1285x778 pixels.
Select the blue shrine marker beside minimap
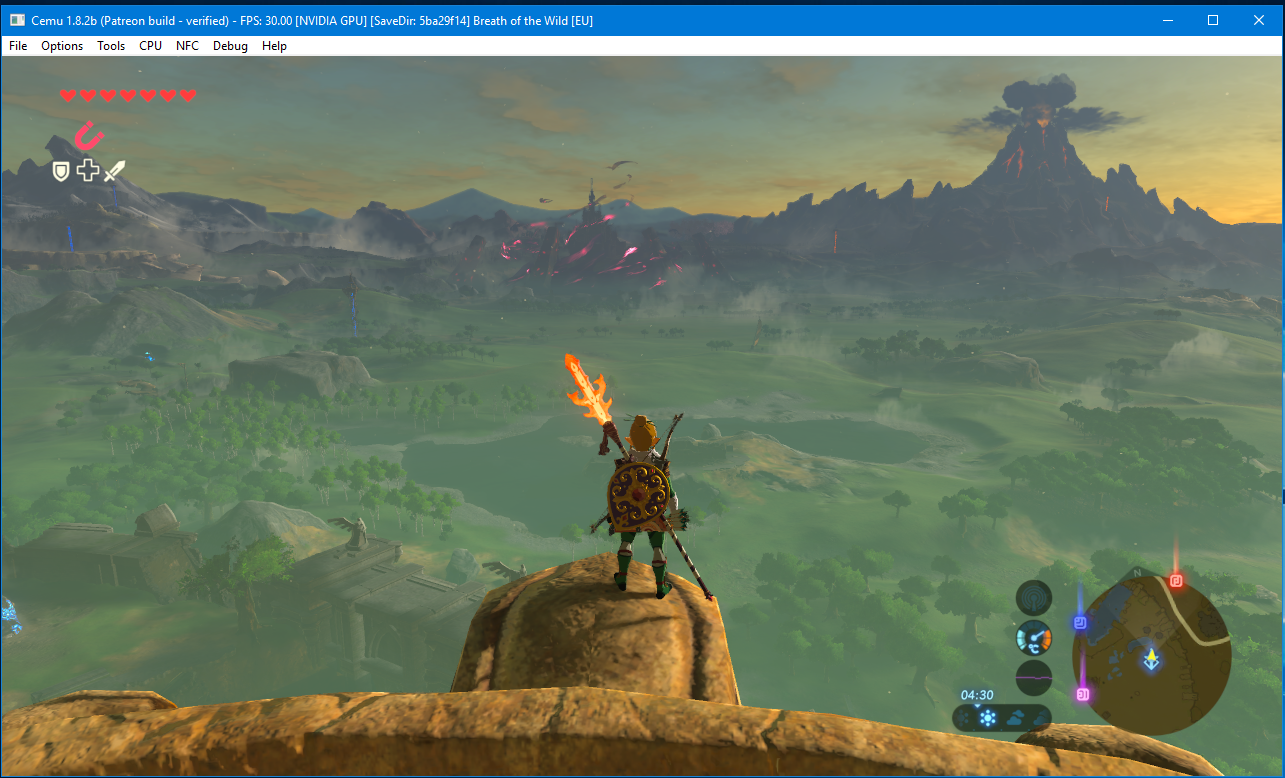click(x=1080, y=623)
